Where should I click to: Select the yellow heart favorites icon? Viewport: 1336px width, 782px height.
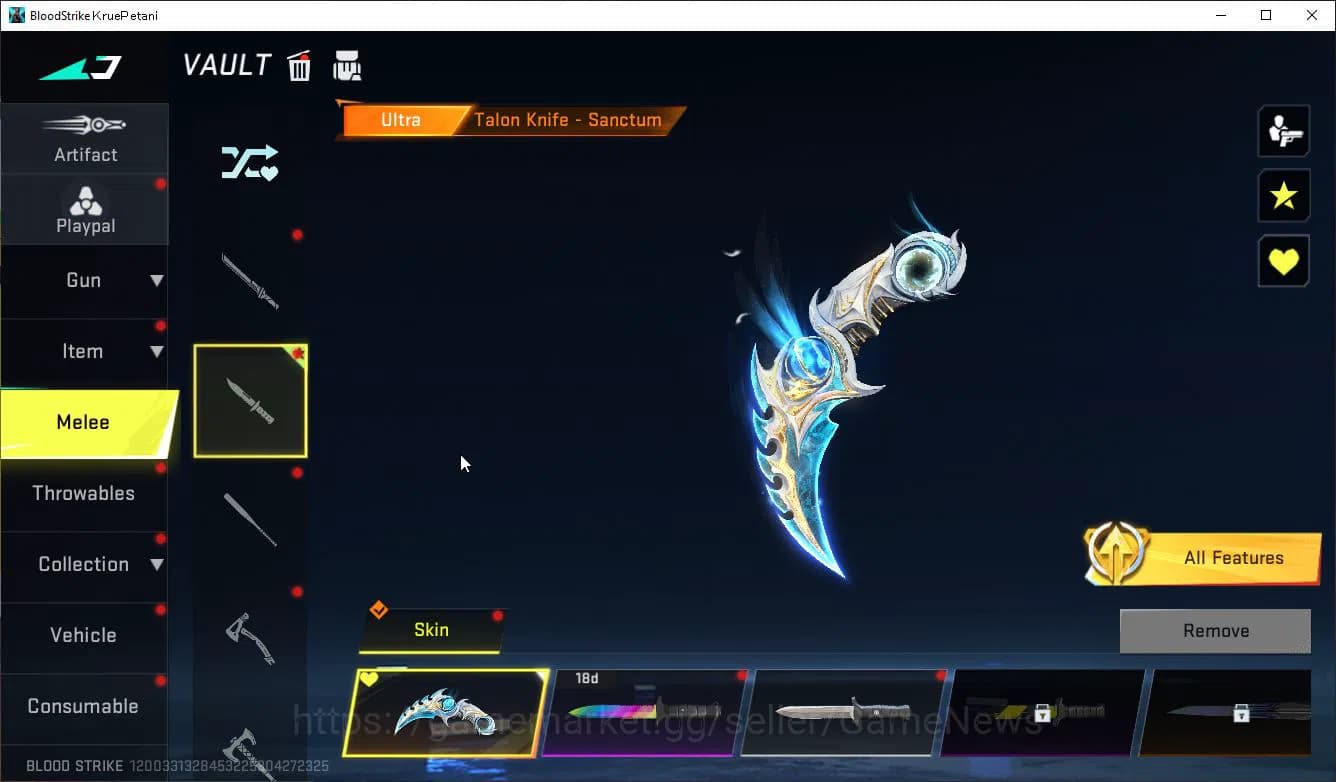point(1284,261)
